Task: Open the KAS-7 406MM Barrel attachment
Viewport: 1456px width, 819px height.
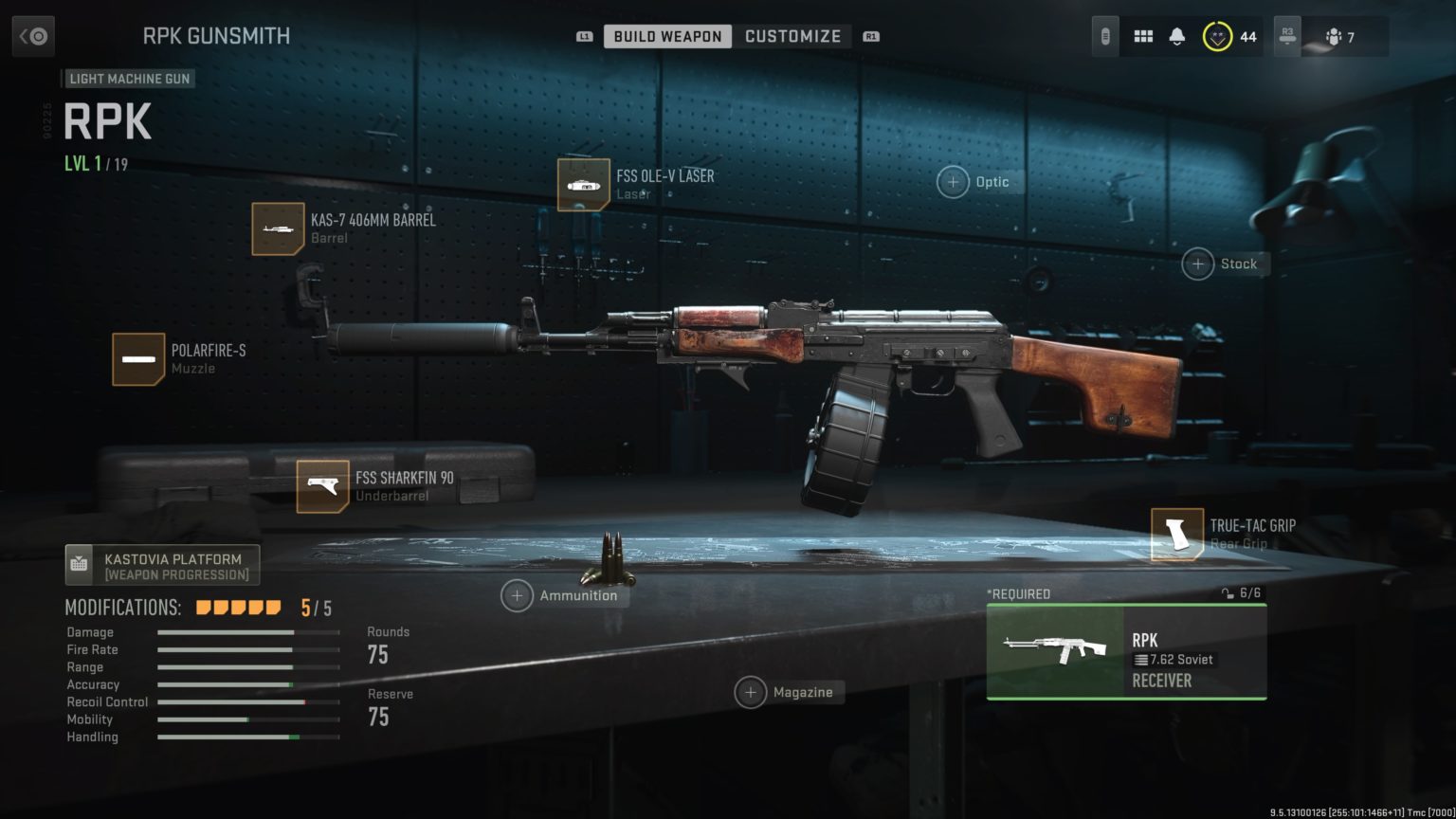Action: 279,228
